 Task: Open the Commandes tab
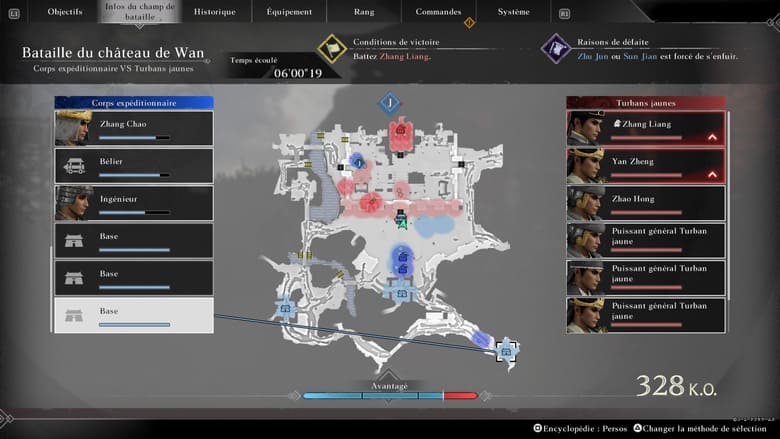click(439, 12)
